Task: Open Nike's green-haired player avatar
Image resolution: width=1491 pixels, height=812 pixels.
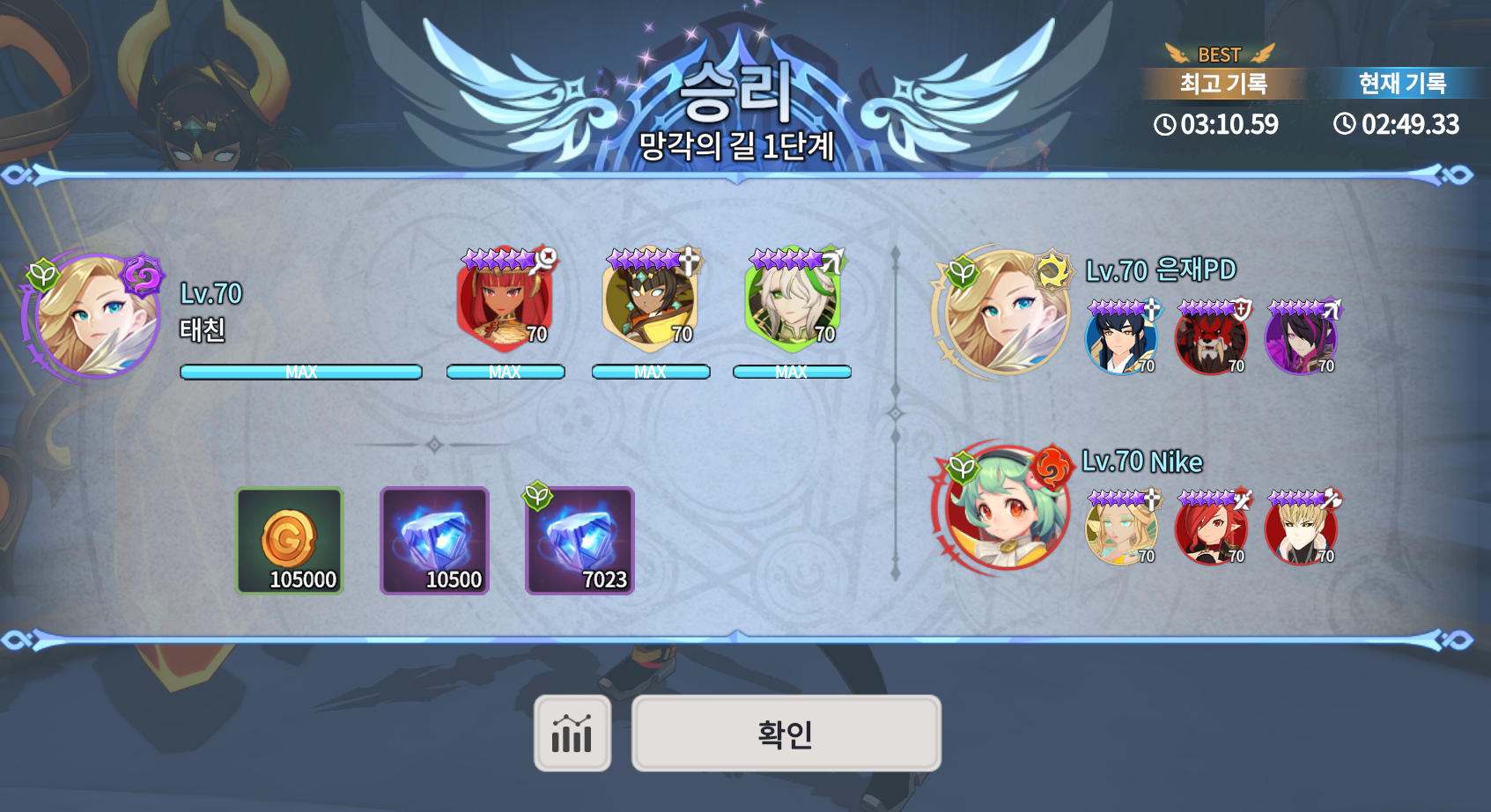Action: click(x=1004, y=507)
